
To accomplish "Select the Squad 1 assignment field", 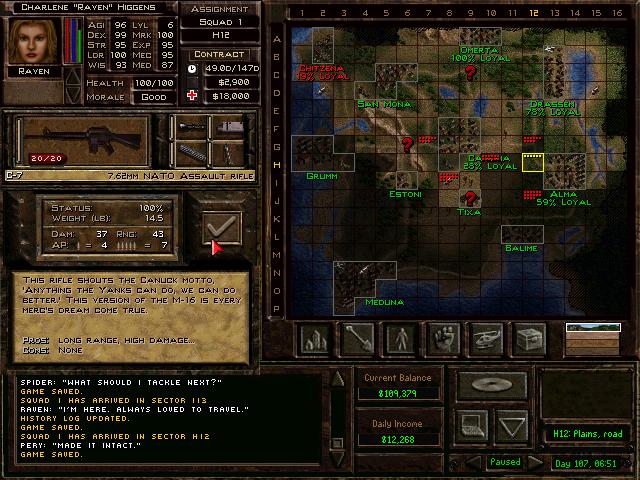I will coord(219,24).
